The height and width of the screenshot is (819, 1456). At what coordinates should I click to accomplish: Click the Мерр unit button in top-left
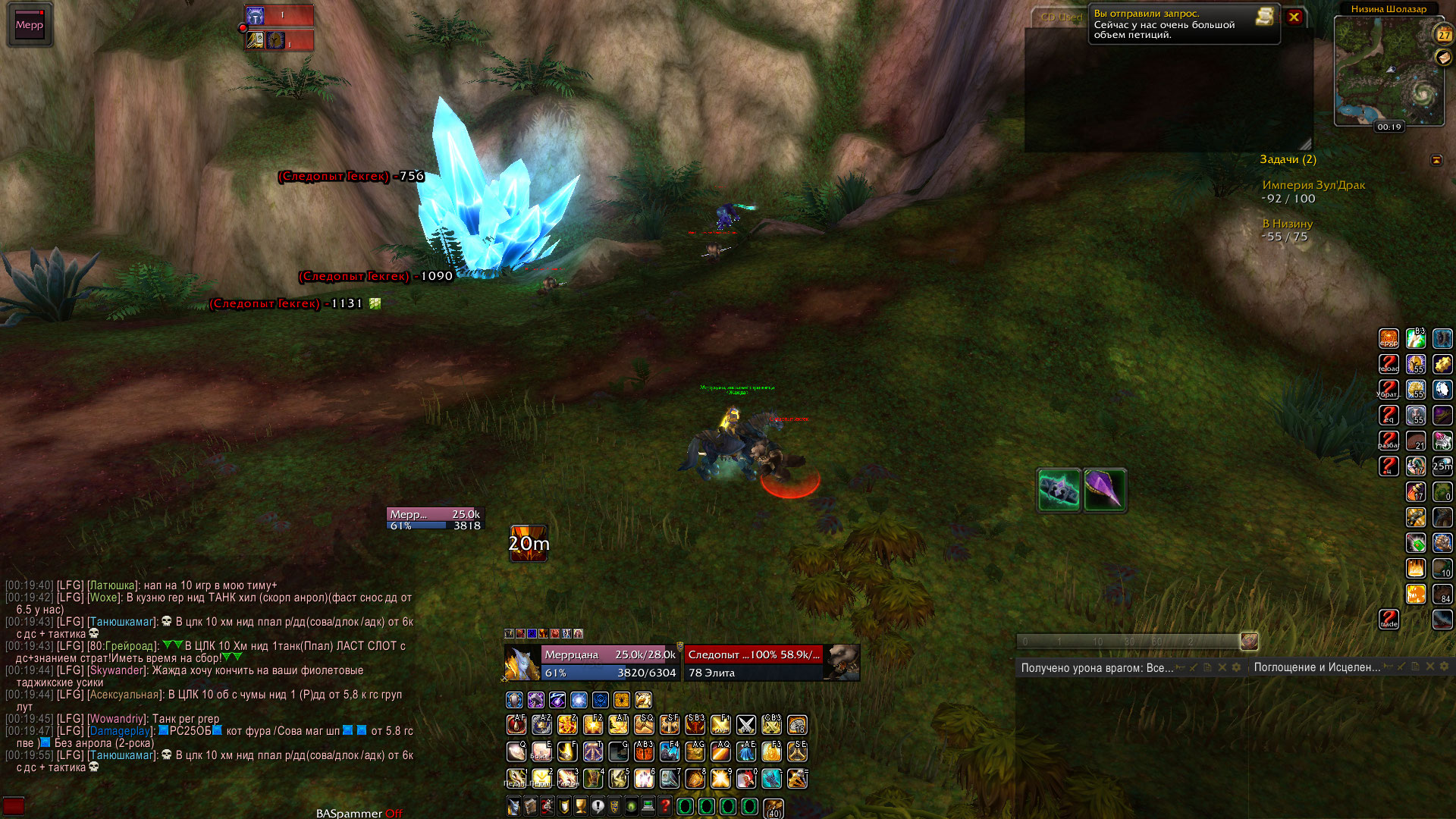[x=30, y=25]
